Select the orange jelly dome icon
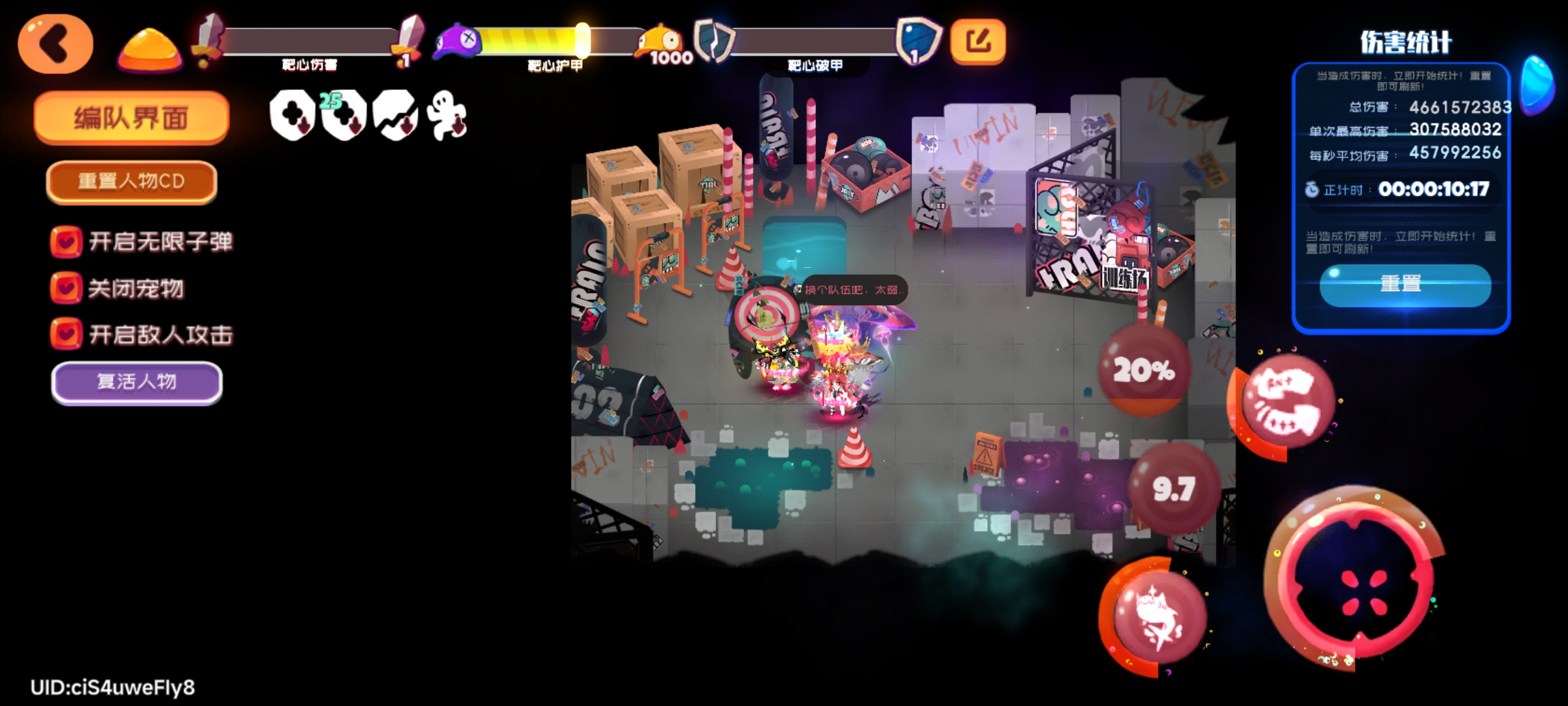This screenshot has width=1568, height=706. 150,48
